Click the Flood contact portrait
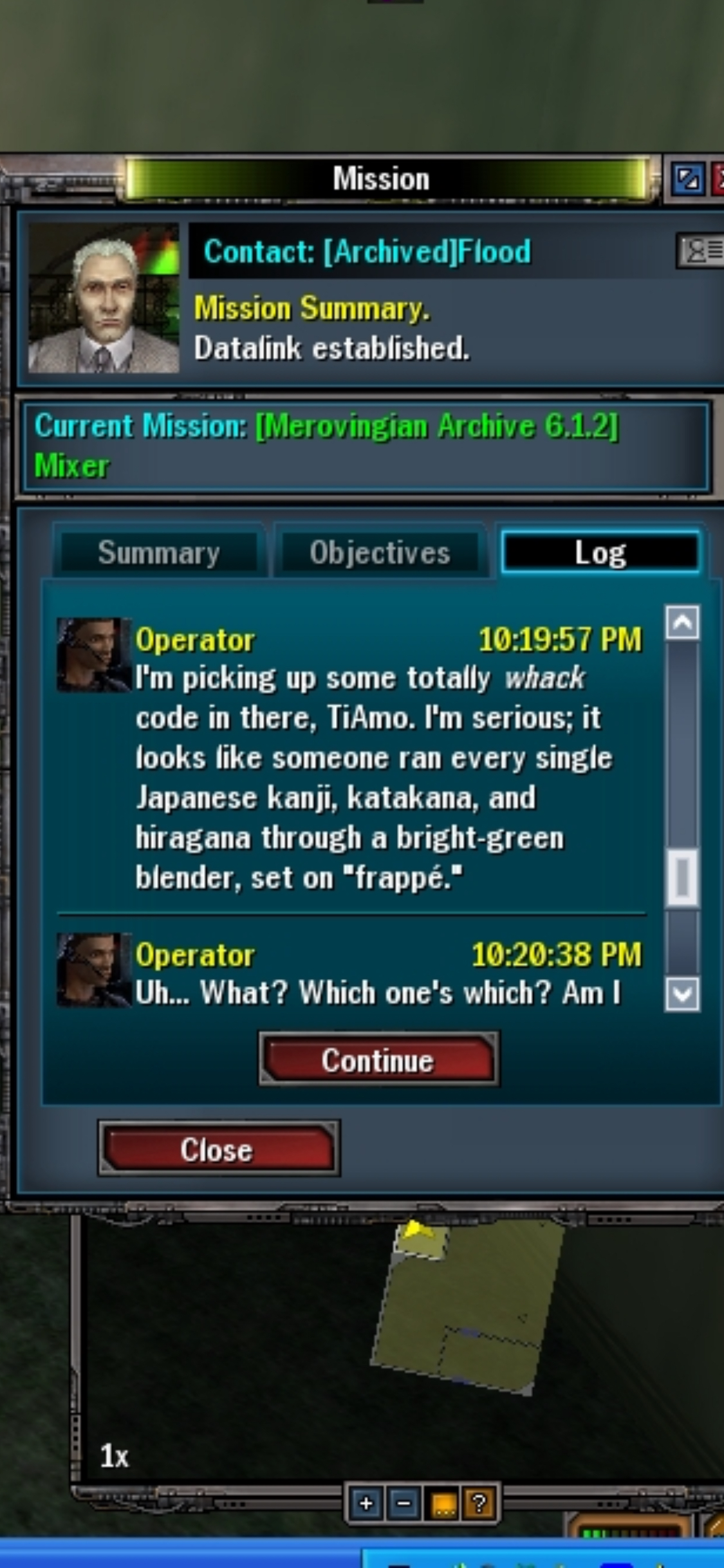 coord(104,299)
